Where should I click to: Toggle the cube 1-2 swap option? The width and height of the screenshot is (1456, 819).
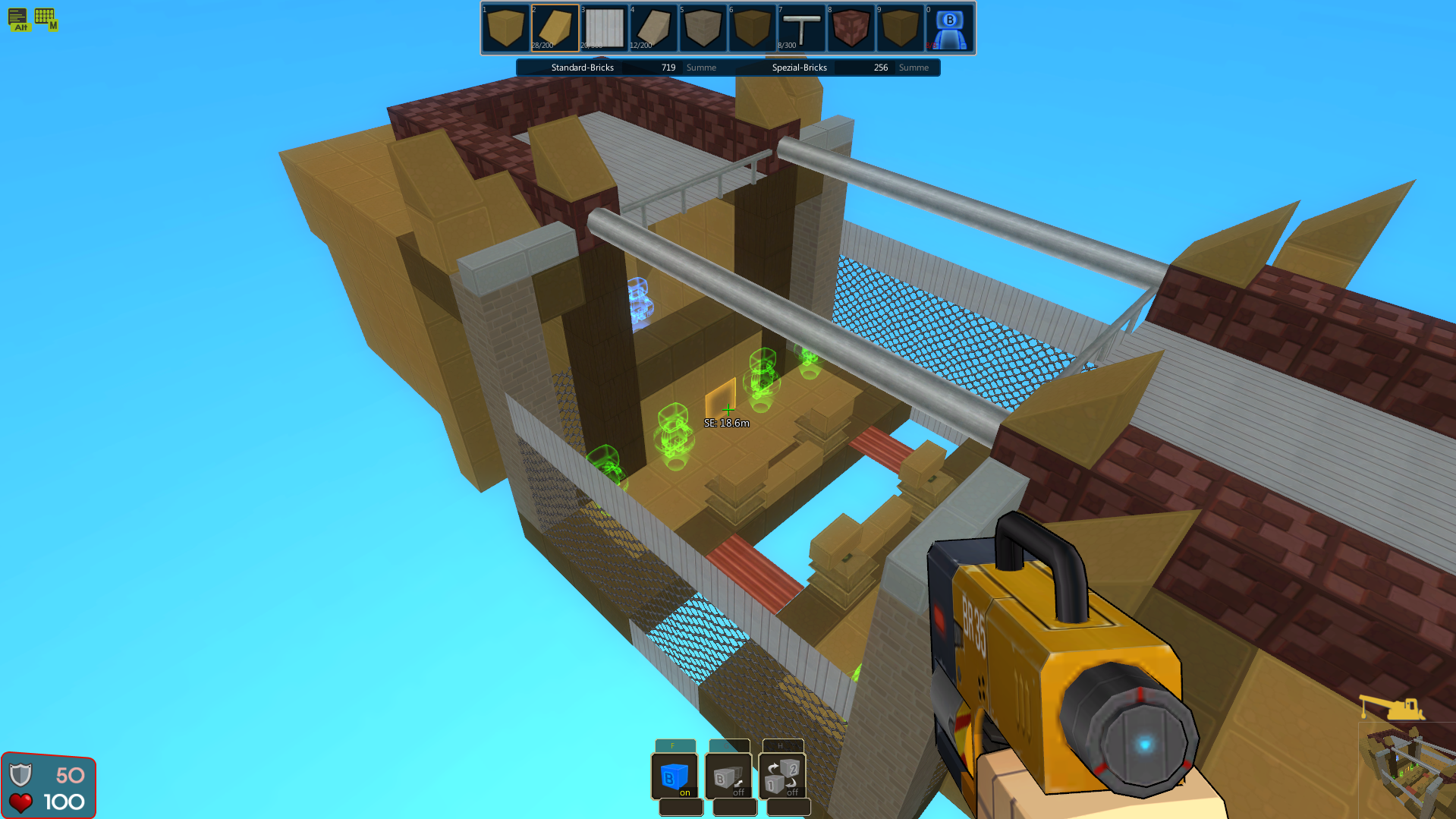pyautogui.click(x=782, y=776)
